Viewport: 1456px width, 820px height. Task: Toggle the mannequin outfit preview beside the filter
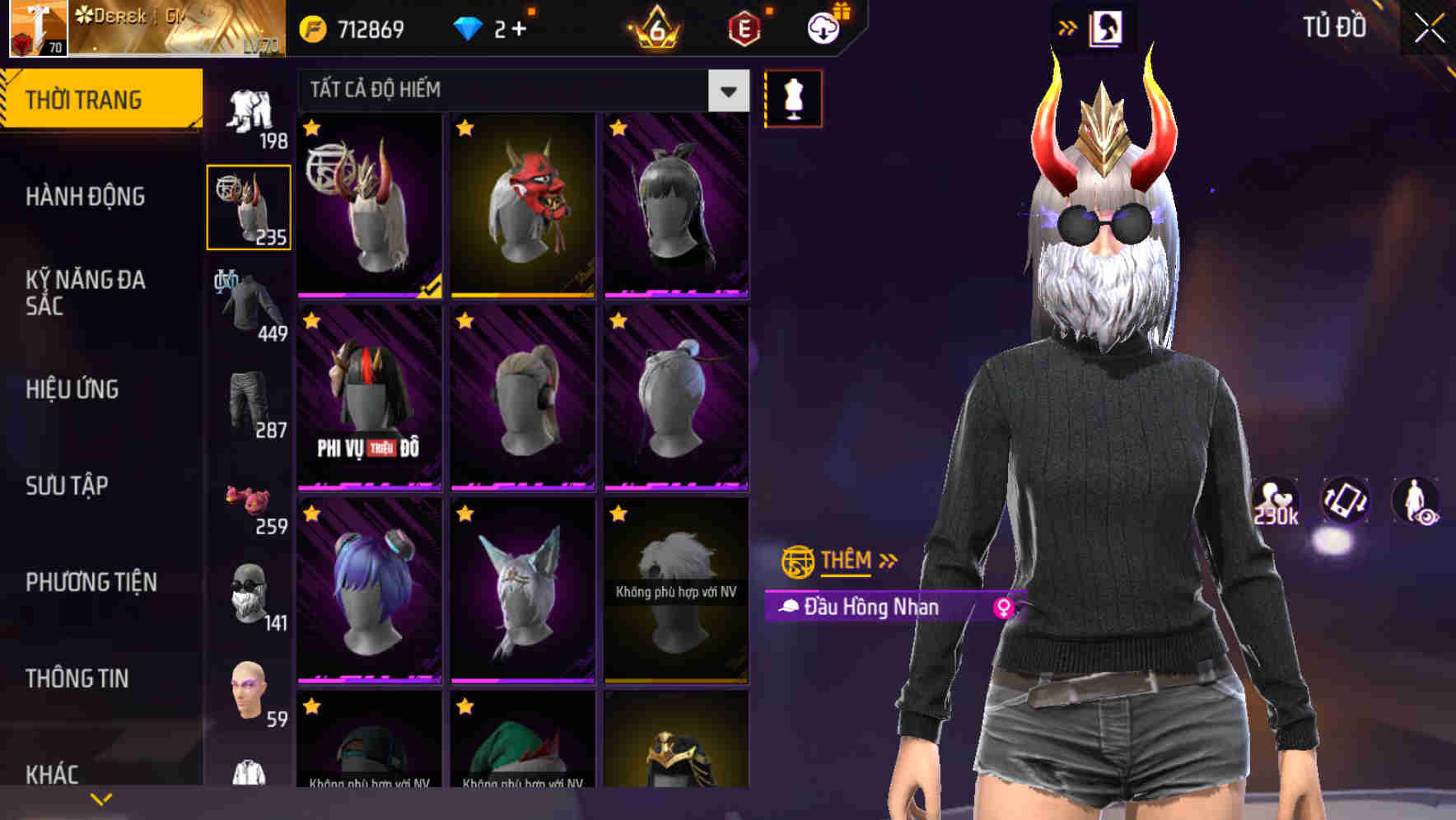tap(793, 99)
